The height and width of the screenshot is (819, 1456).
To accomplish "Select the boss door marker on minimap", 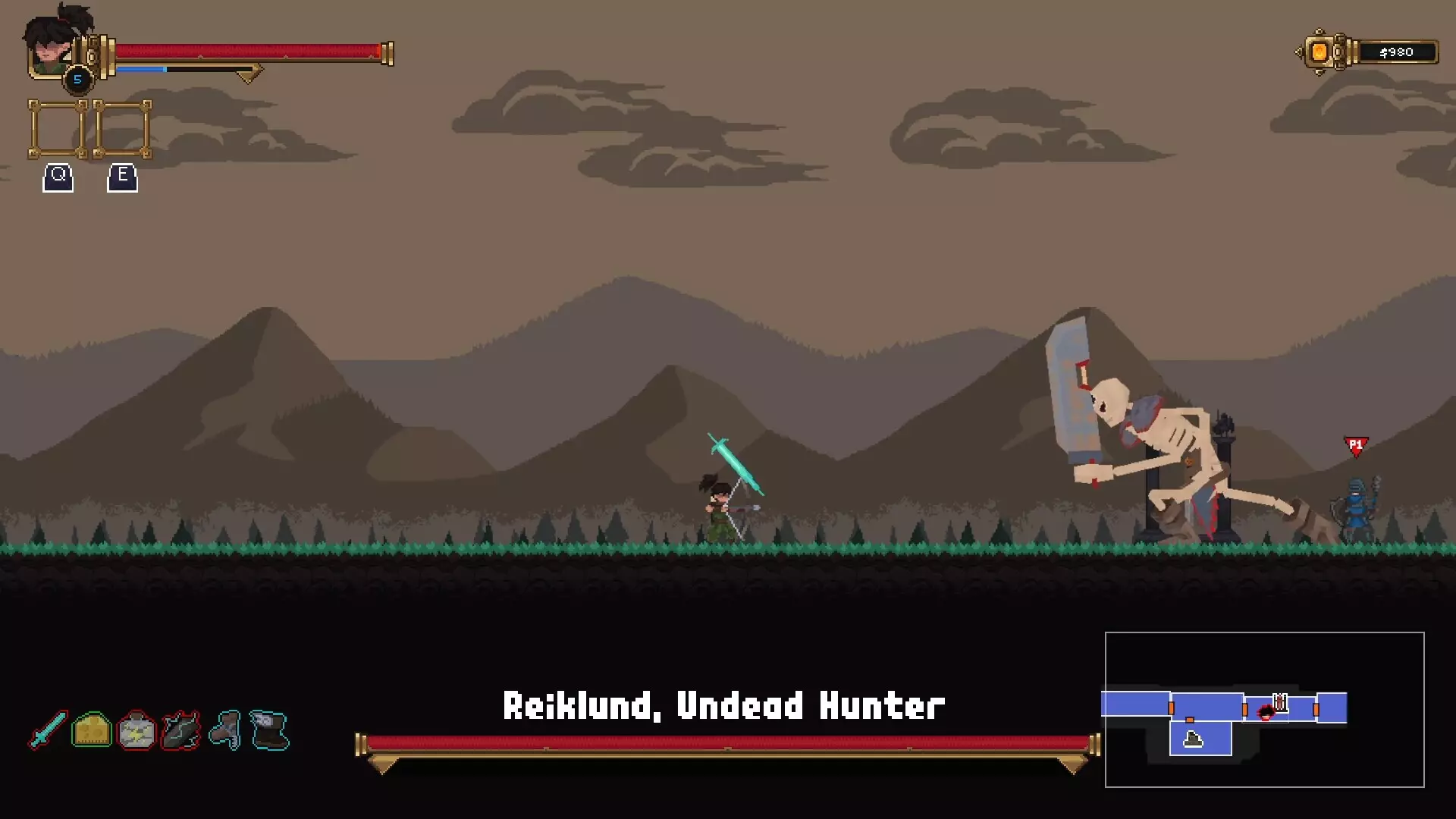I will click(x=1280, y=703).
